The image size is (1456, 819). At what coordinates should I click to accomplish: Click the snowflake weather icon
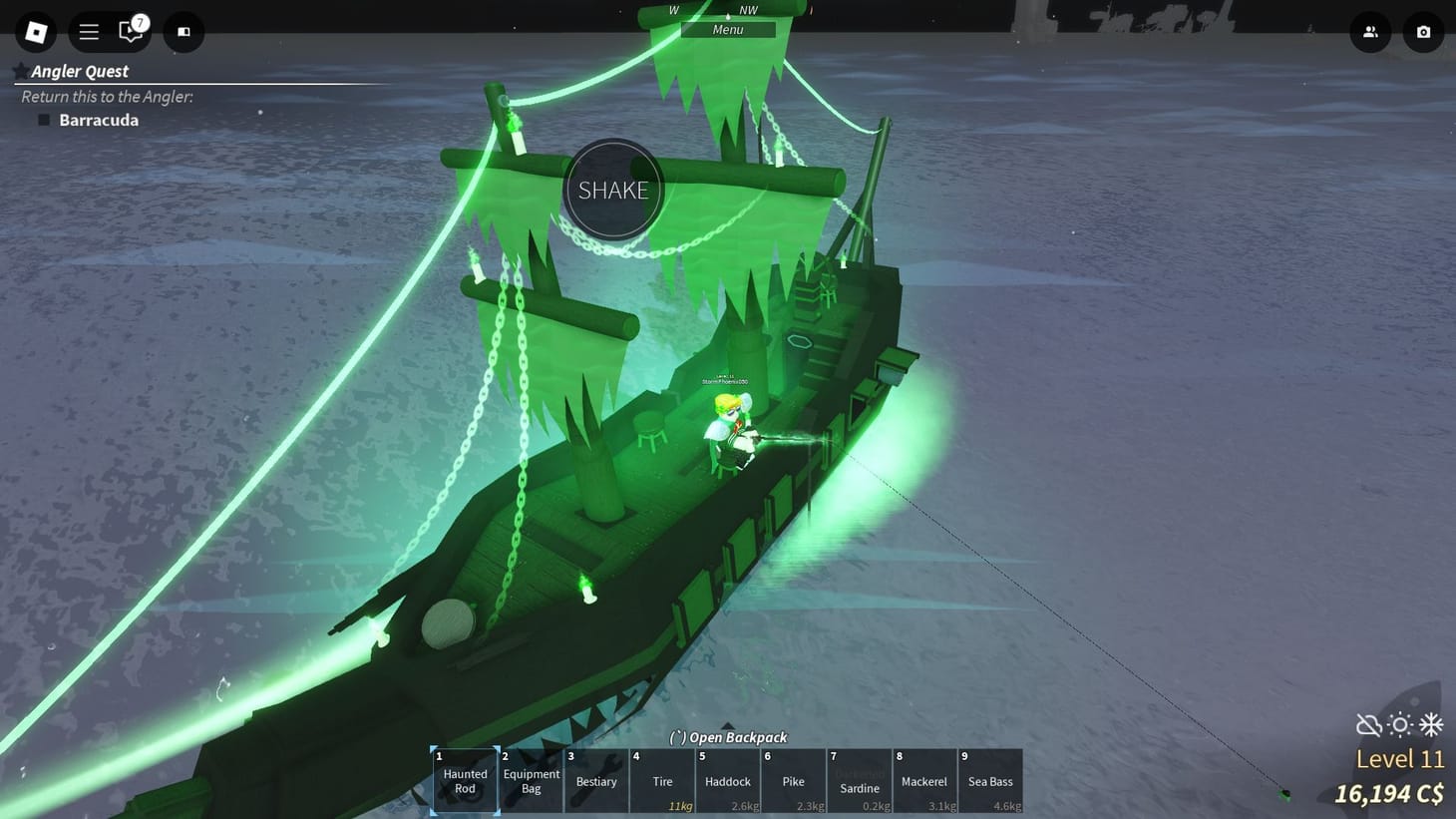[1432, 725]
